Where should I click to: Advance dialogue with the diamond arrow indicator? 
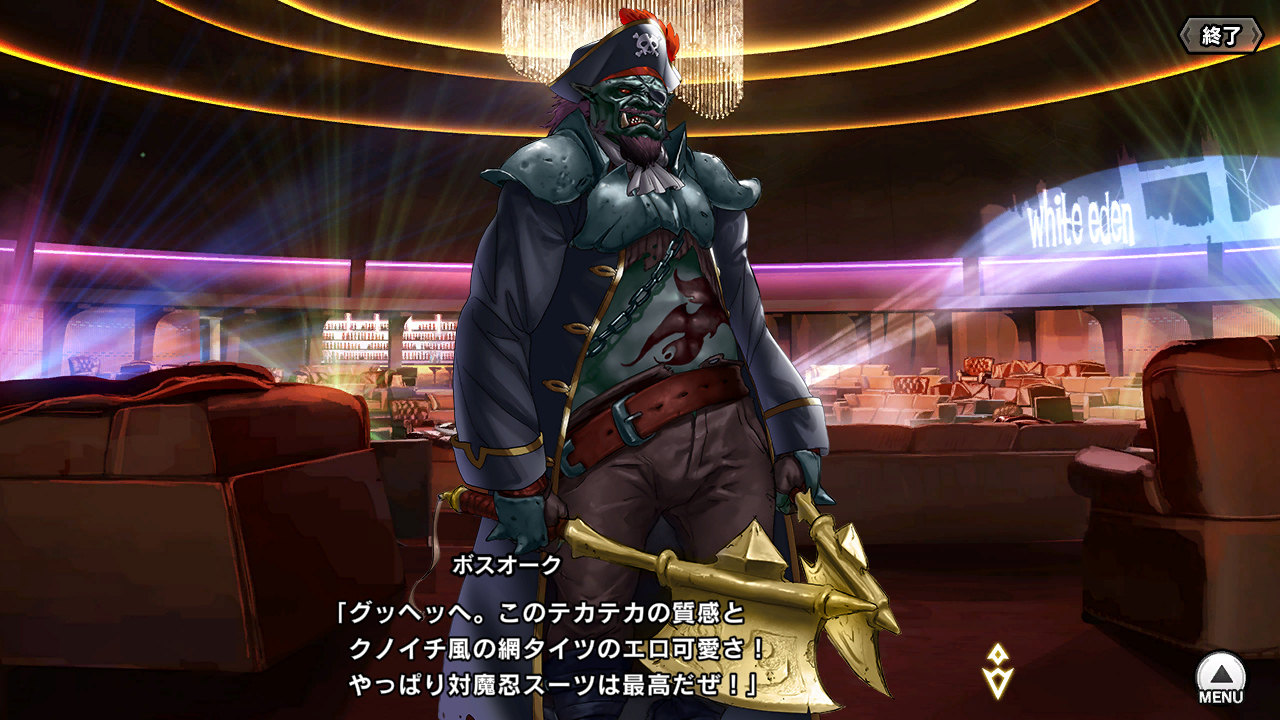pyautogui.click(x=997, y=671)
